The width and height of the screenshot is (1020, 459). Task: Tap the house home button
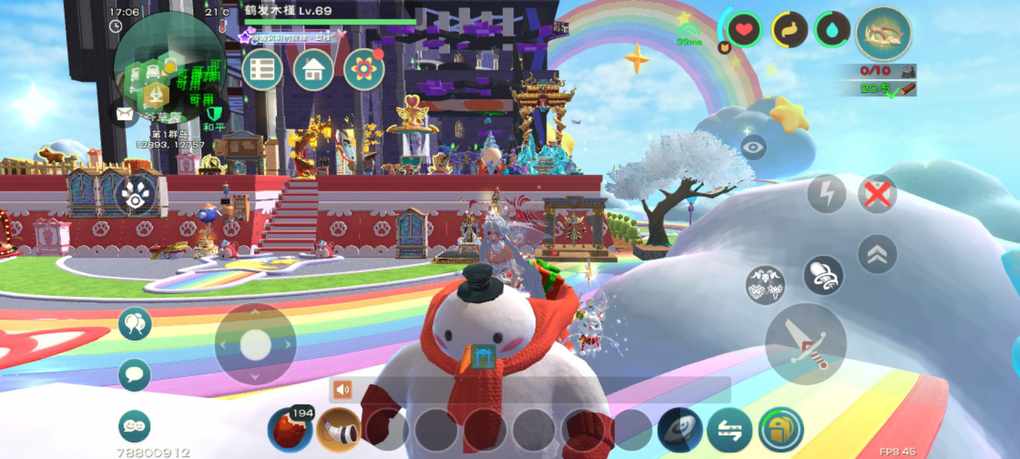313,70
